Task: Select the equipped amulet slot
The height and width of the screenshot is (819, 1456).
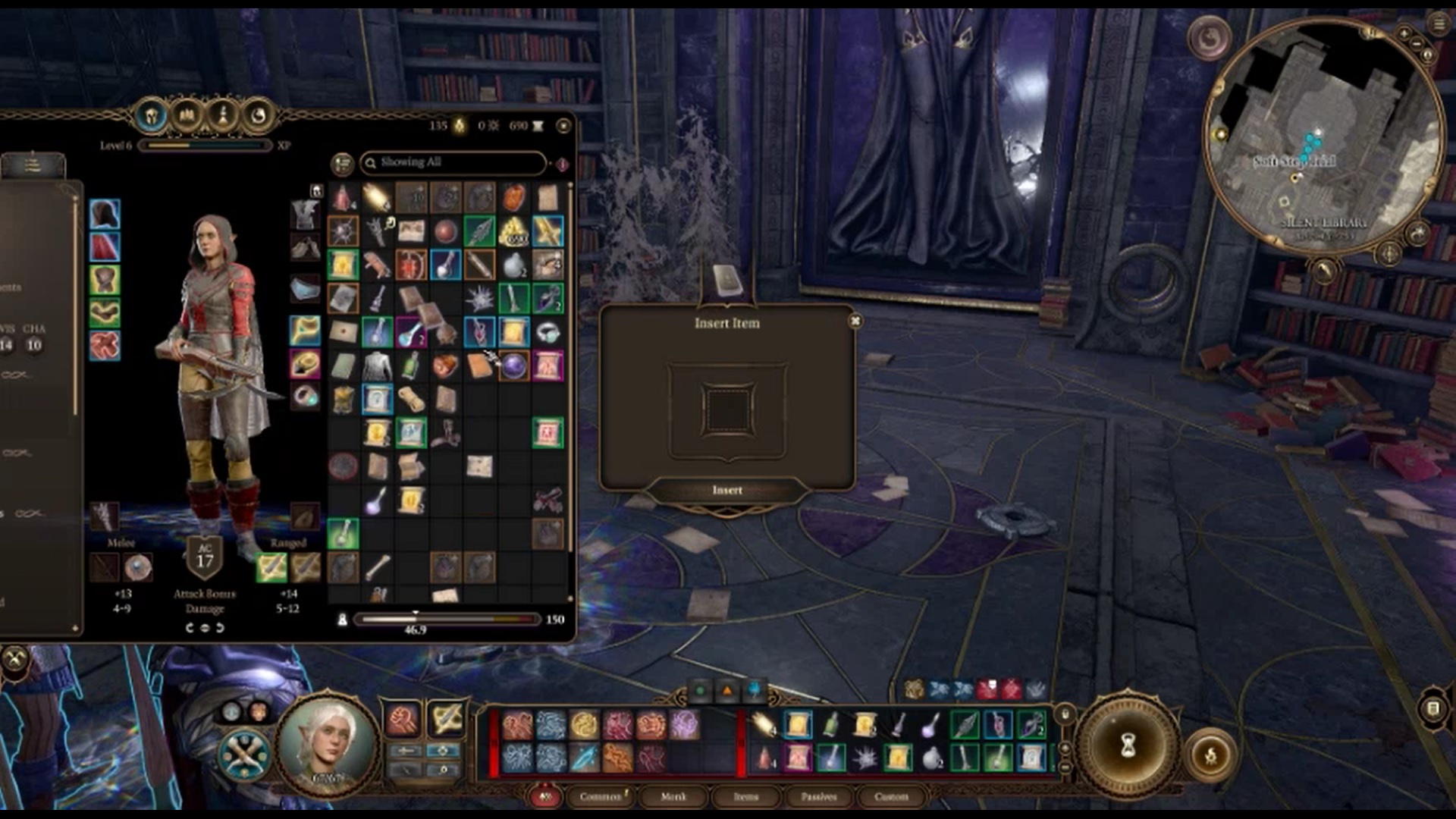Action: point(305,331)
